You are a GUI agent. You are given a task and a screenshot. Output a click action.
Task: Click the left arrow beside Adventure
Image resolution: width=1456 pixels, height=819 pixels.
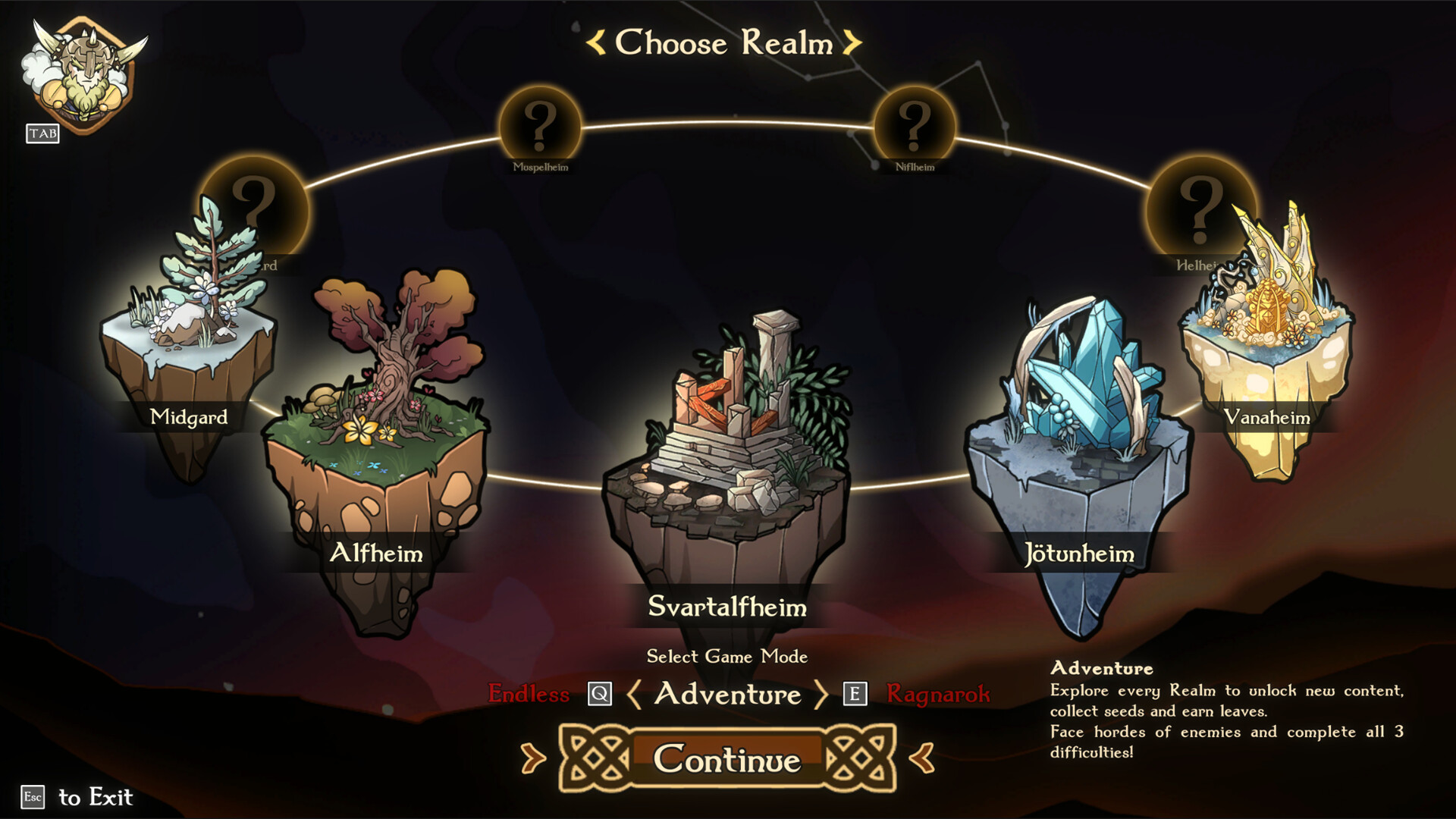[x=635, y=695]
